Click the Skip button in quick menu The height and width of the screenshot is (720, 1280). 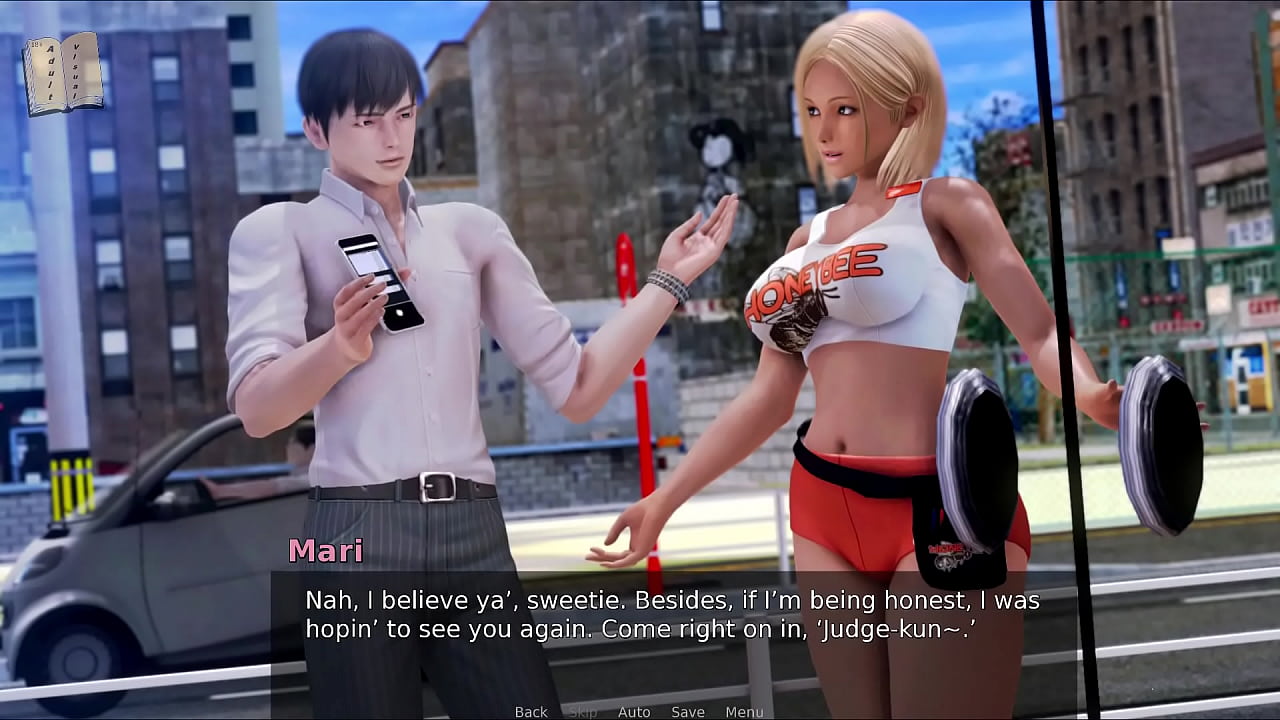point(583,712)
